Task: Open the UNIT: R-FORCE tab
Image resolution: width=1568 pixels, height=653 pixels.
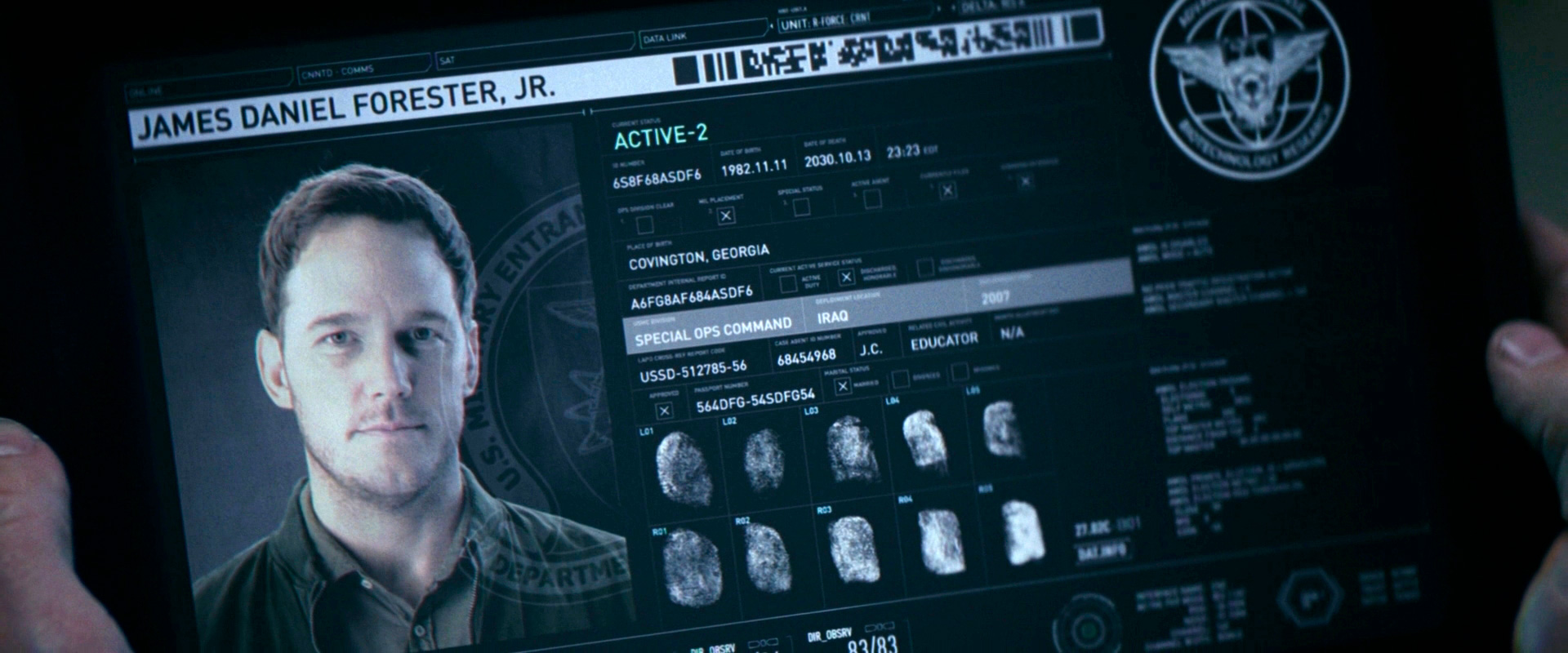Action: coord(864,22)
